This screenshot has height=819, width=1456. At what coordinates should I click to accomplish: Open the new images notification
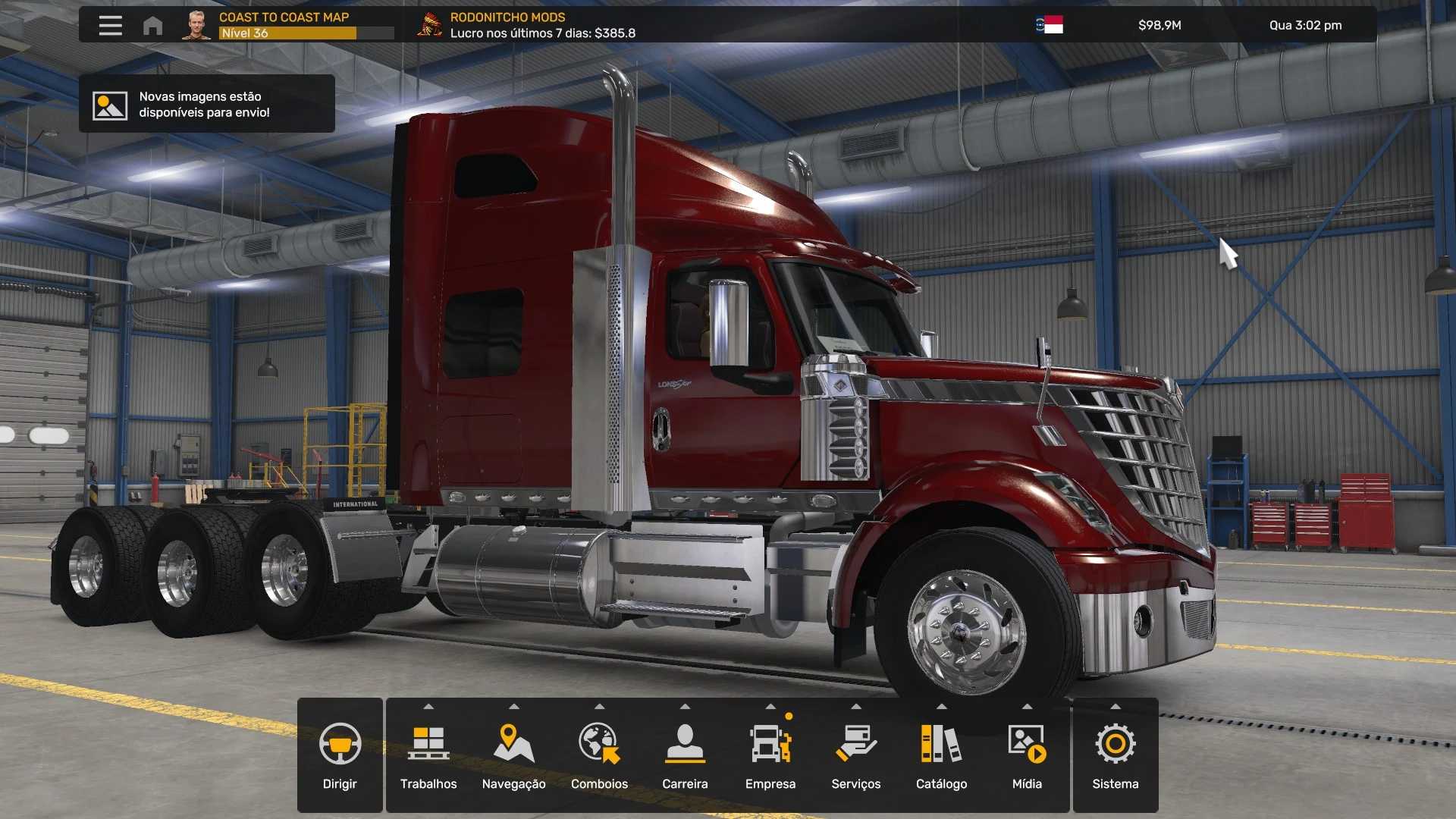[206, 105]
